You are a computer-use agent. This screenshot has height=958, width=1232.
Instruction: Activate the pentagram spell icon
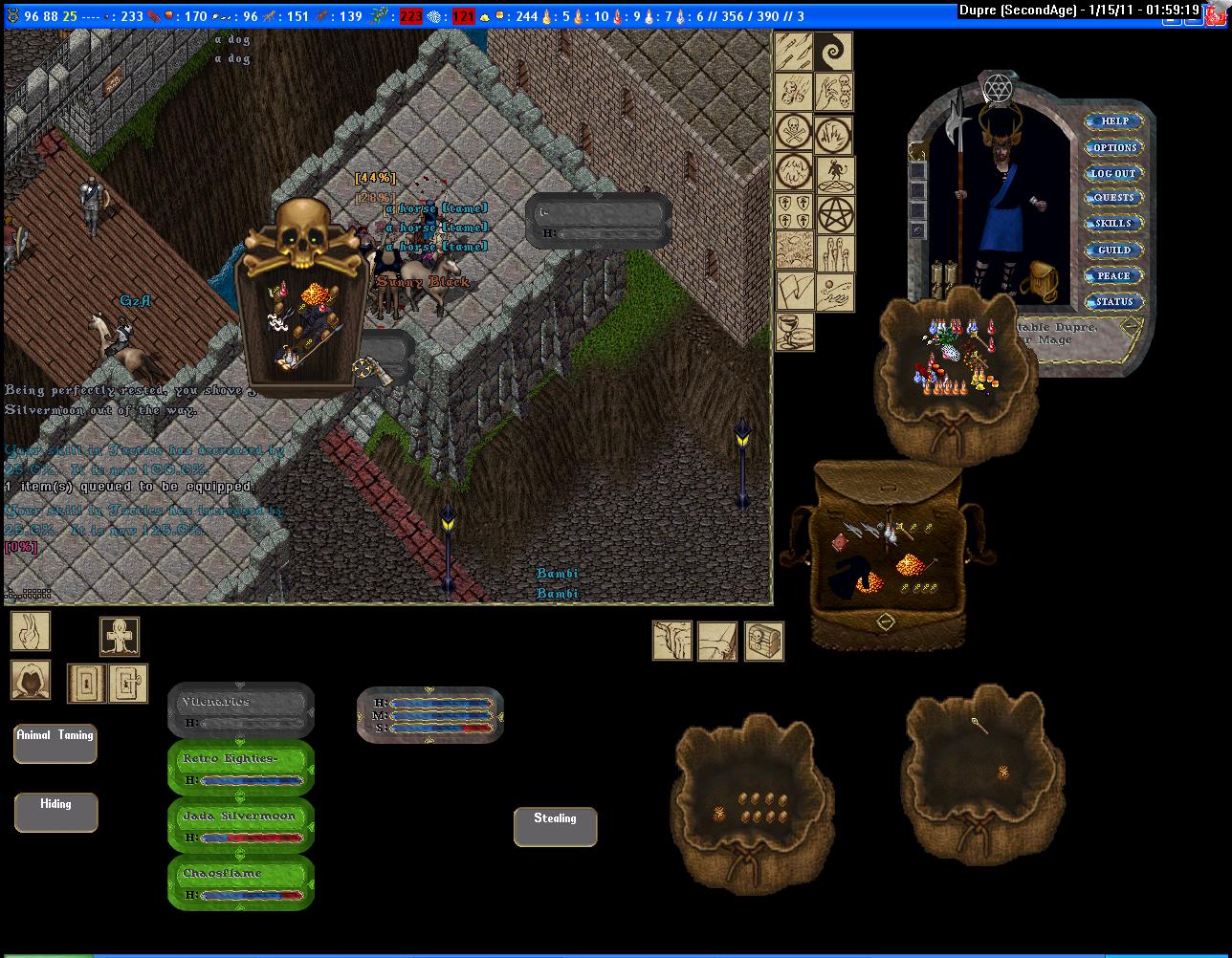click(x=835, y=215)
